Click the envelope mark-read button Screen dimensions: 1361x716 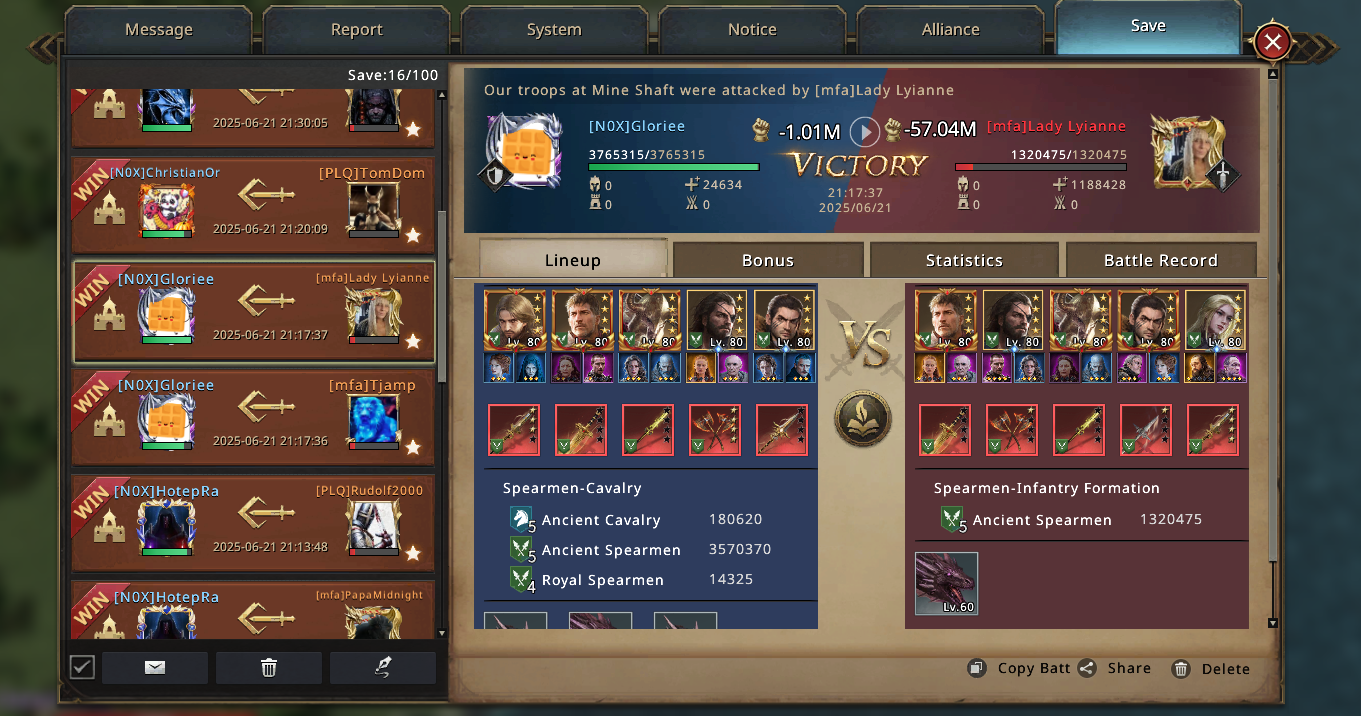tap(155, 667)
